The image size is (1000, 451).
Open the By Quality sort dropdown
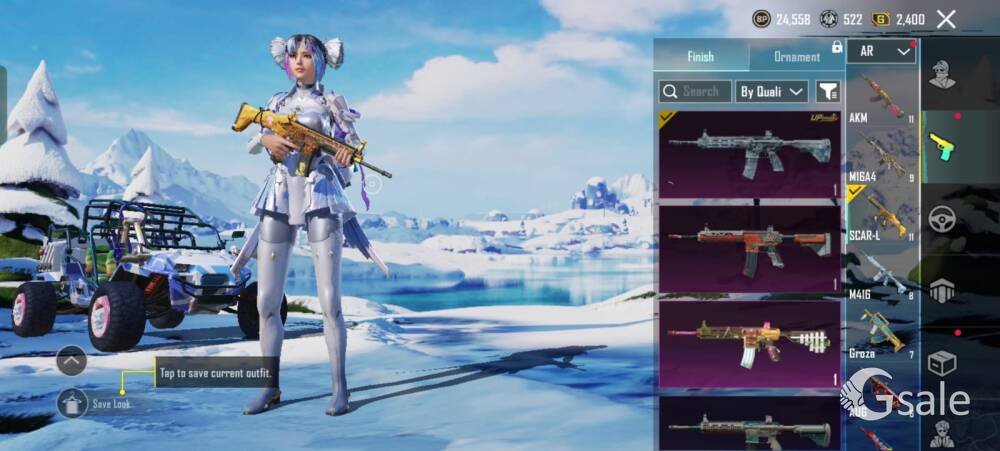(771, 92)
